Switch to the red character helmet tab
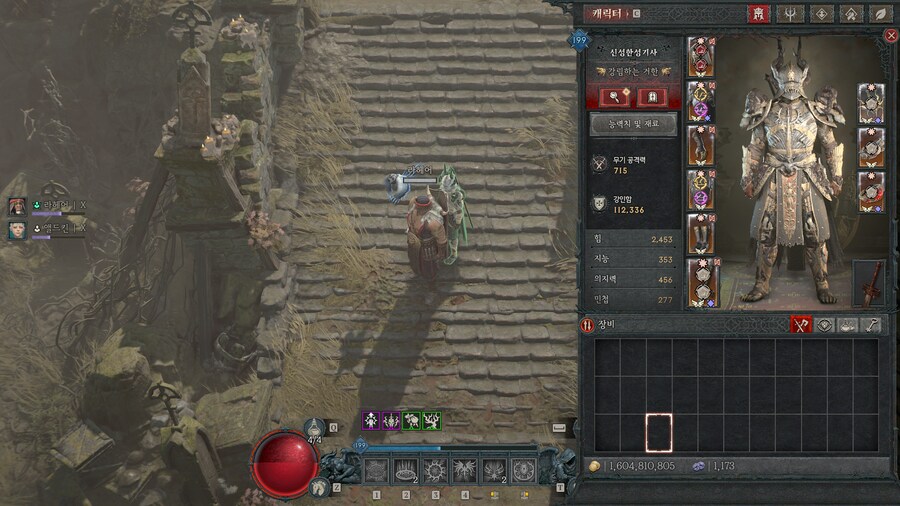 coord(758,14)
